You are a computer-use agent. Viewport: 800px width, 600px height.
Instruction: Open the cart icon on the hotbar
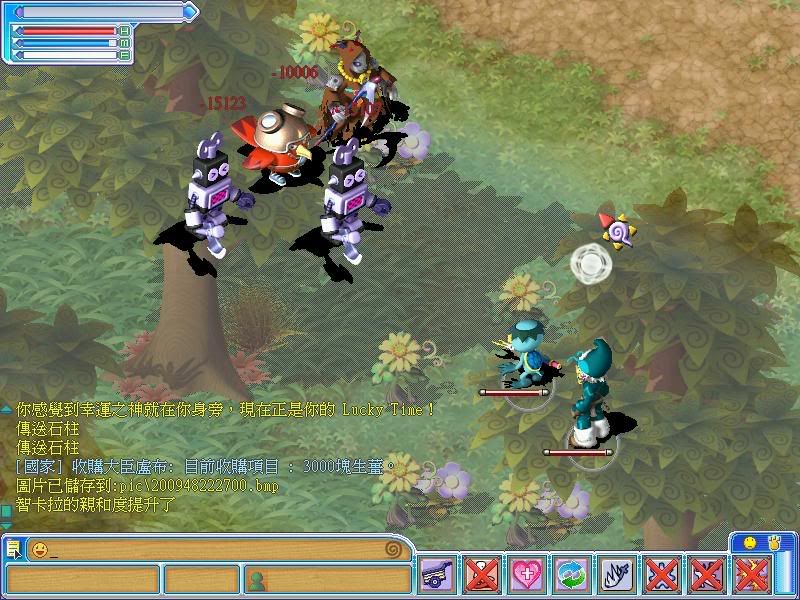436,574
